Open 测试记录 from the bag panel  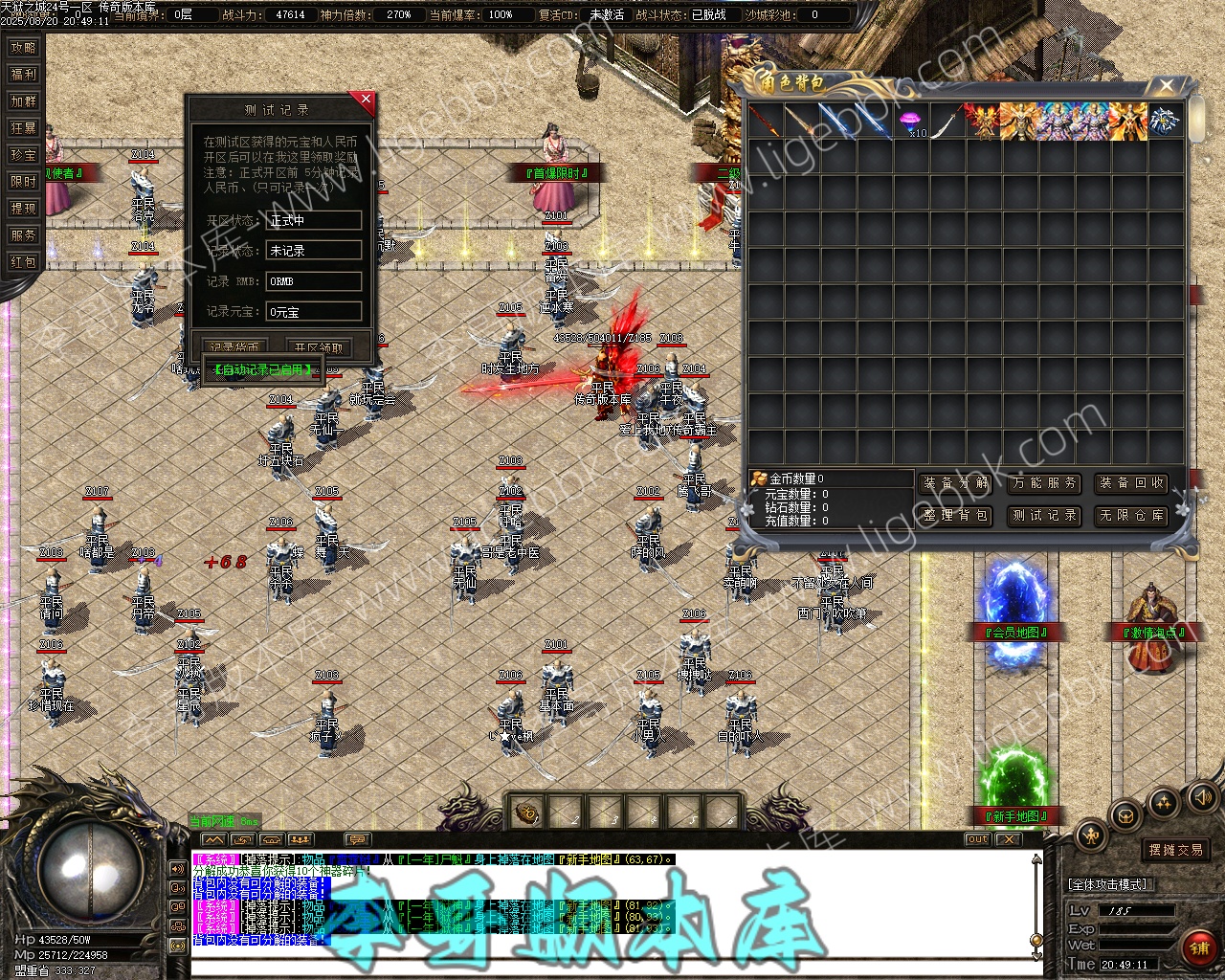(x=1044, y=515)
